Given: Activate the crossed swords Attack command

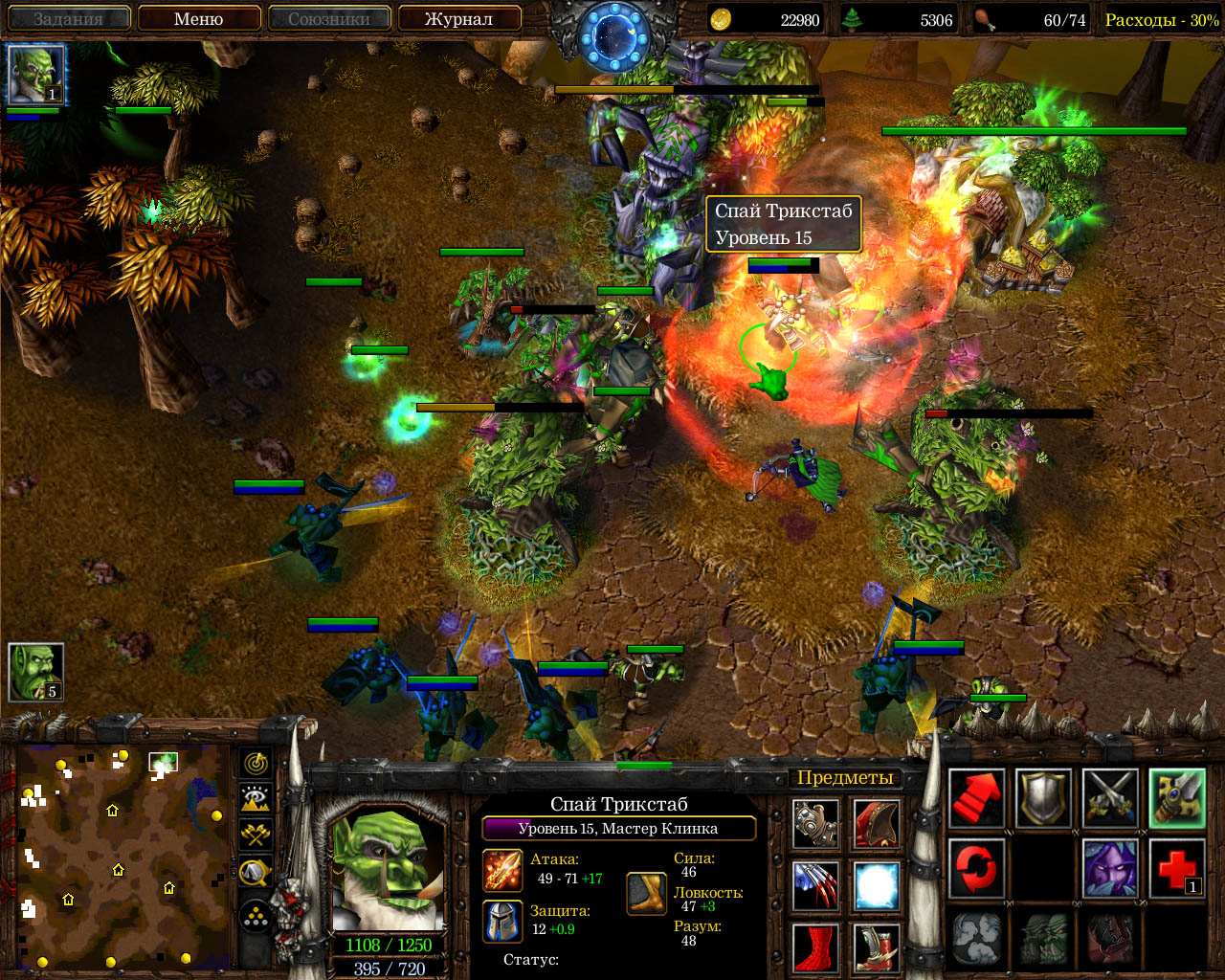Looking at the screenshot, I should [1110, 798].
